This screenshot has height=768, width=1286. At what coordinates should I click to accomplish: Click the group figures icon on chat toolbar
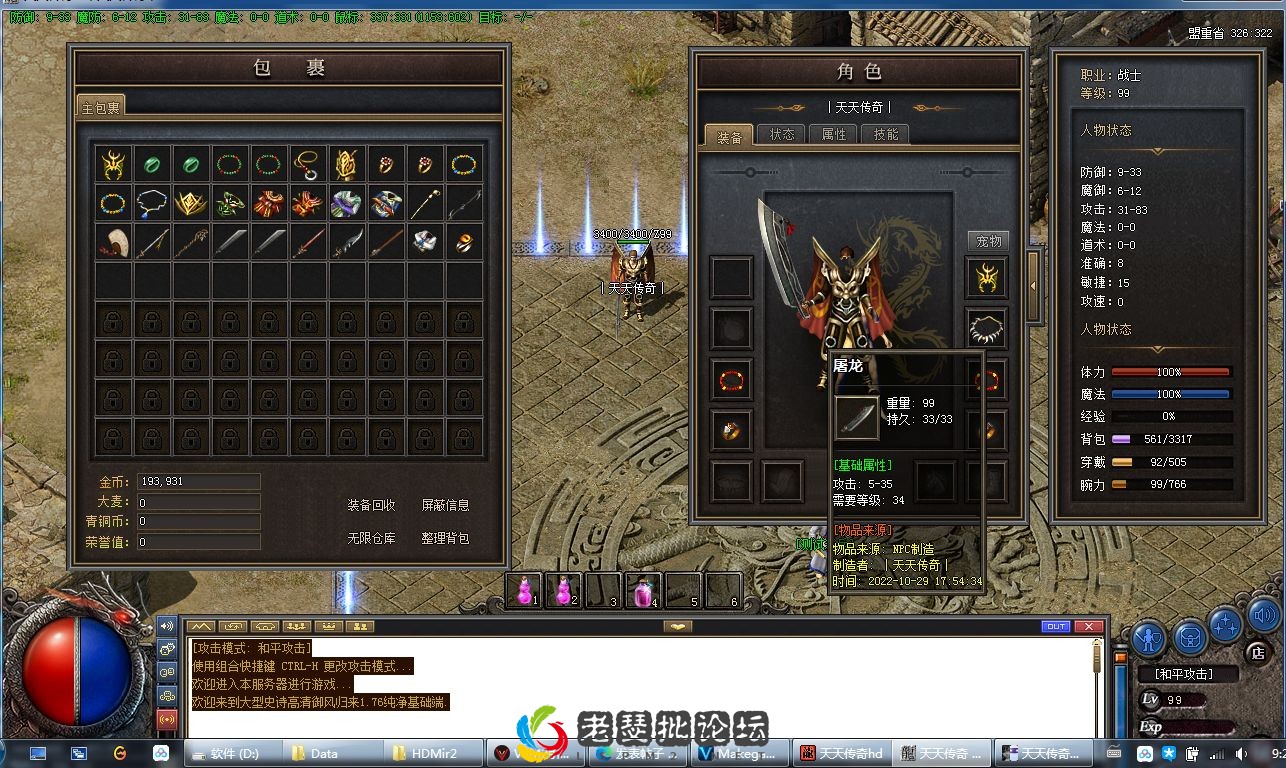tap(297, 626)
